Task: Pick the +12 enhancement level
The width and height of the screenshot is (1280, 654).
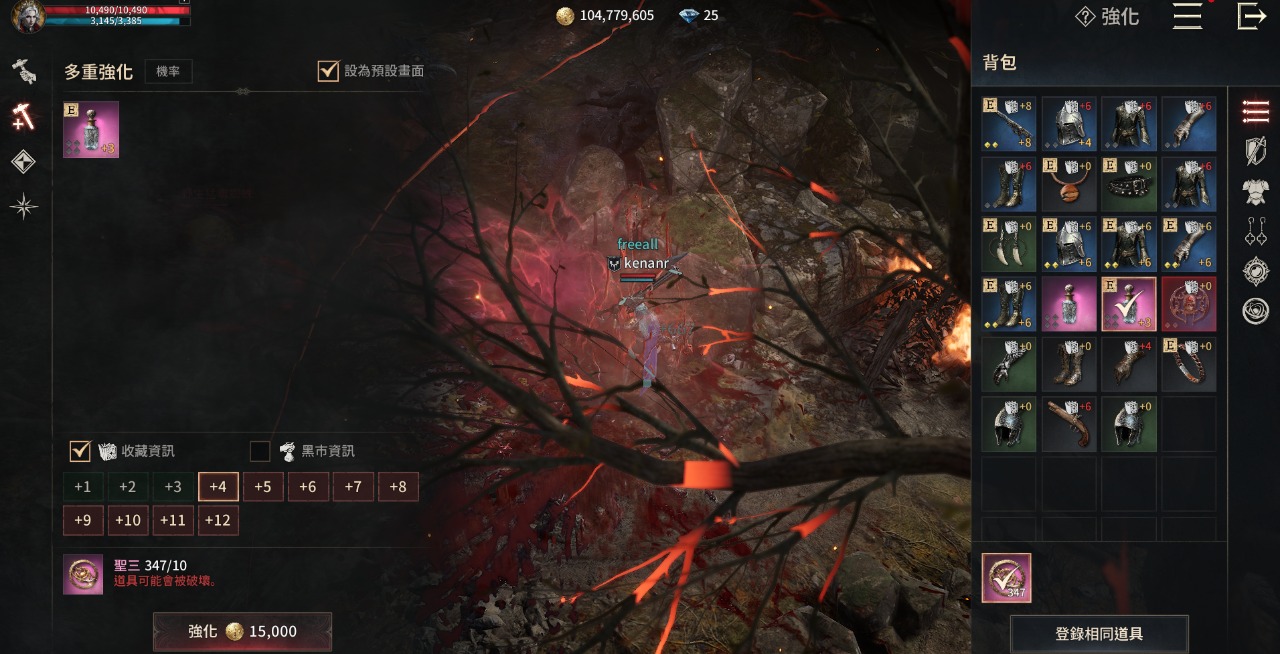Action: click(218, 520)
